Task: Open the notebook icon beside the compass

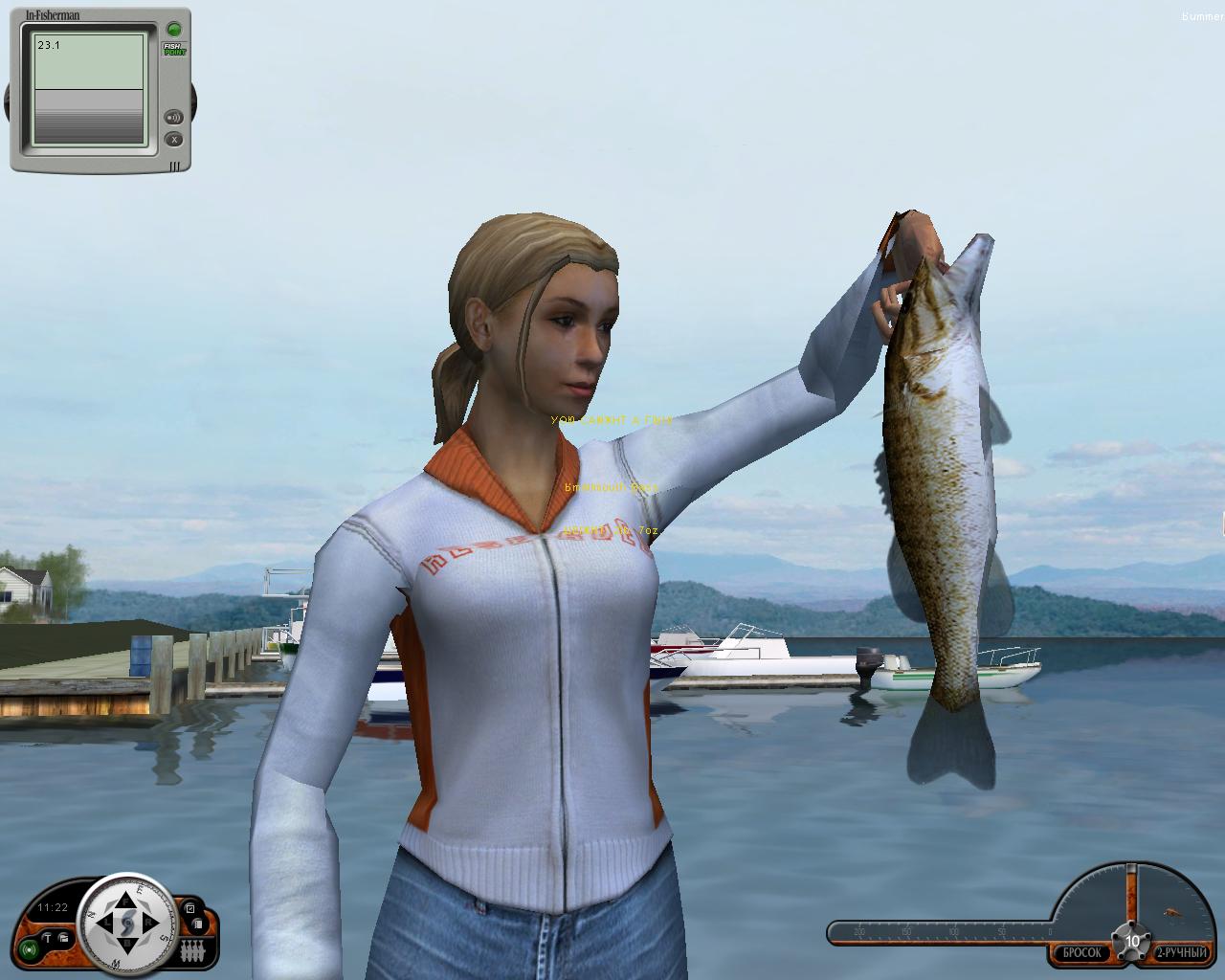Action: [x=196, y=924]
